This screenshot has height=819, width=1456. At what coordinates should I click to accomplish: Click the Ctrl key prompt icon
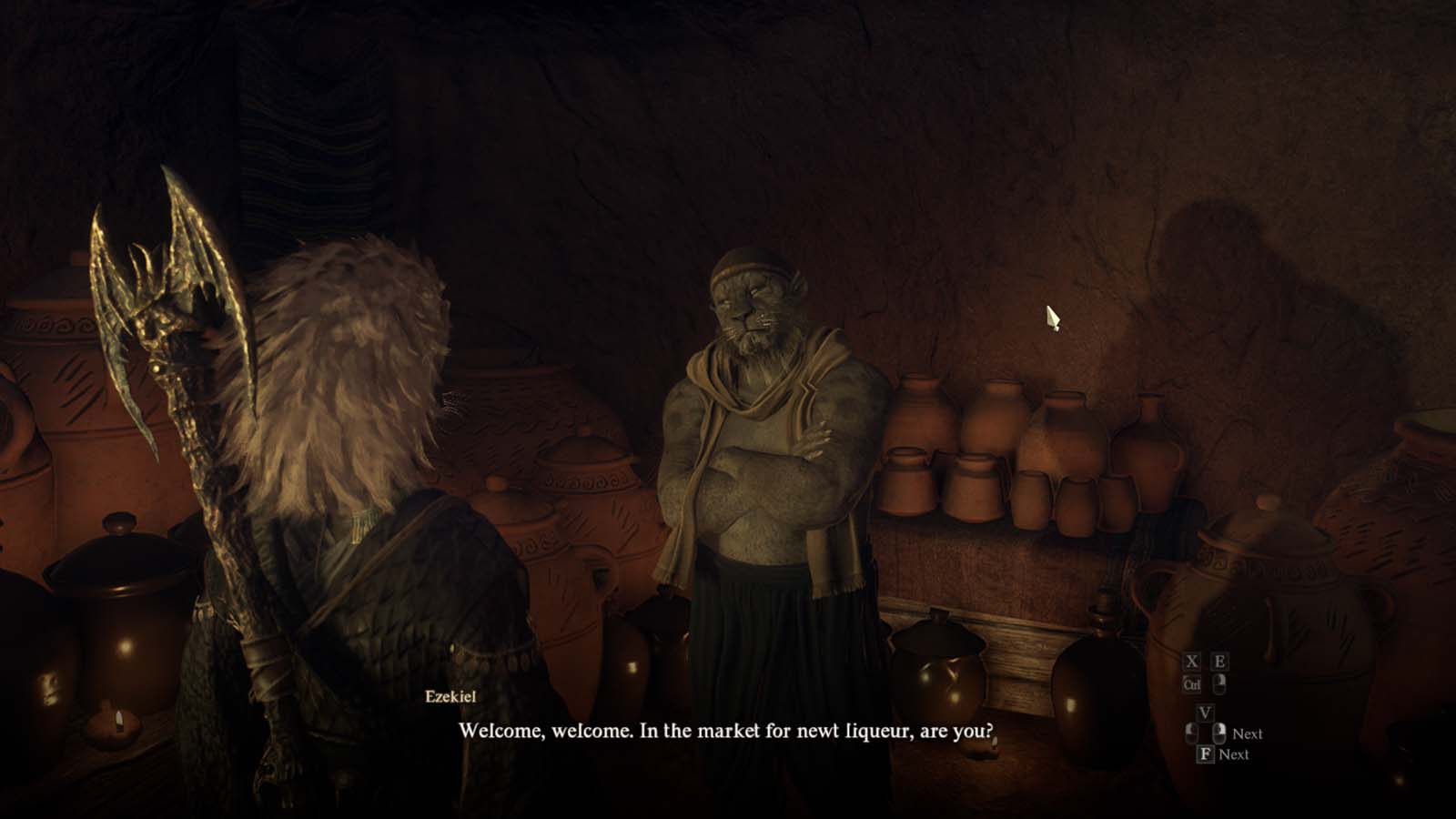click(1192, 684)
